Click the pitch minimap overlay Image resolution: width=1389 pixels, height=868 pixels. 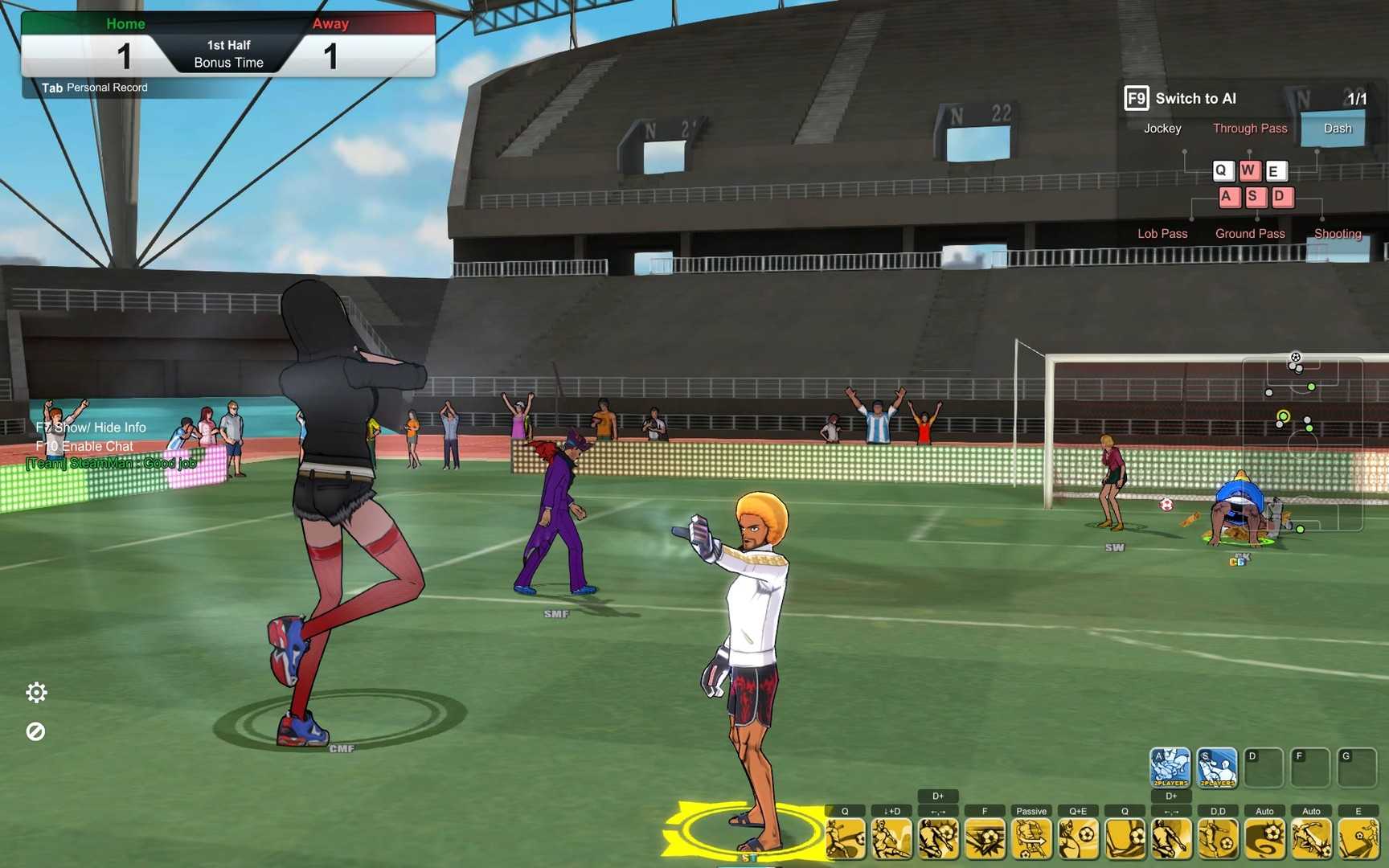pyautogui.click(x=1302, y=444)
